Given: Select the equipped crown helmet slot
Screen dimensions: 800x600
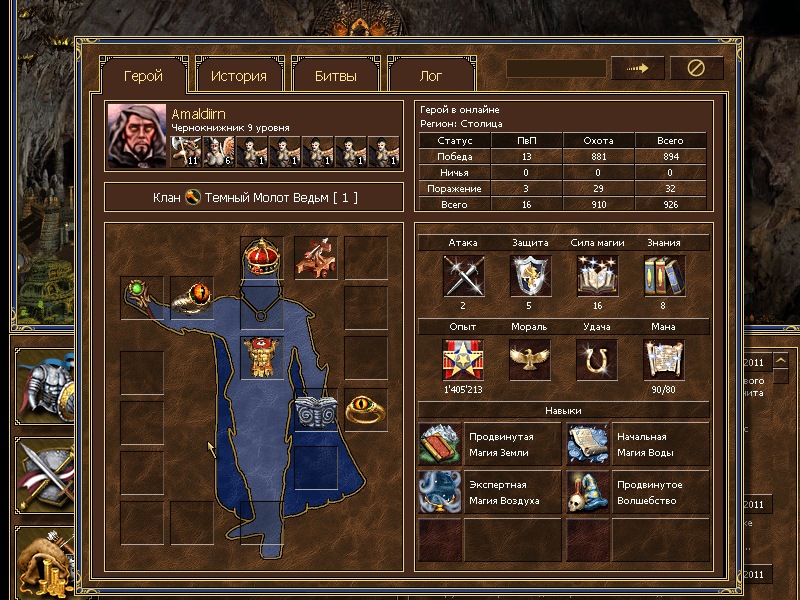Looking at the screenshot, I should tap(262, 258).
